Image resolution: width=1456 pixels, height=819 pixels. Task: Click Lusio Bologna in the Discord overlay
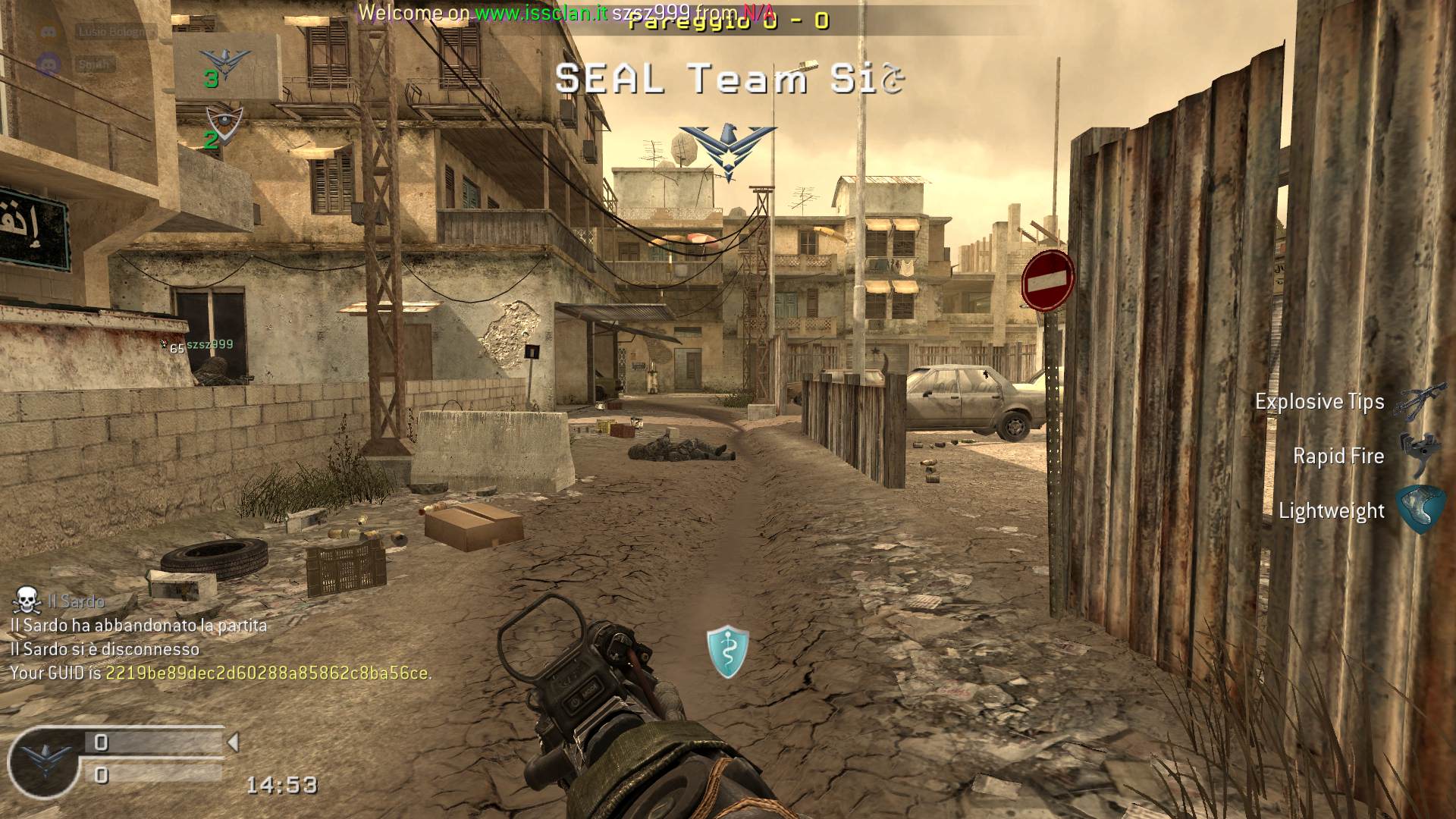coord(115,32)
